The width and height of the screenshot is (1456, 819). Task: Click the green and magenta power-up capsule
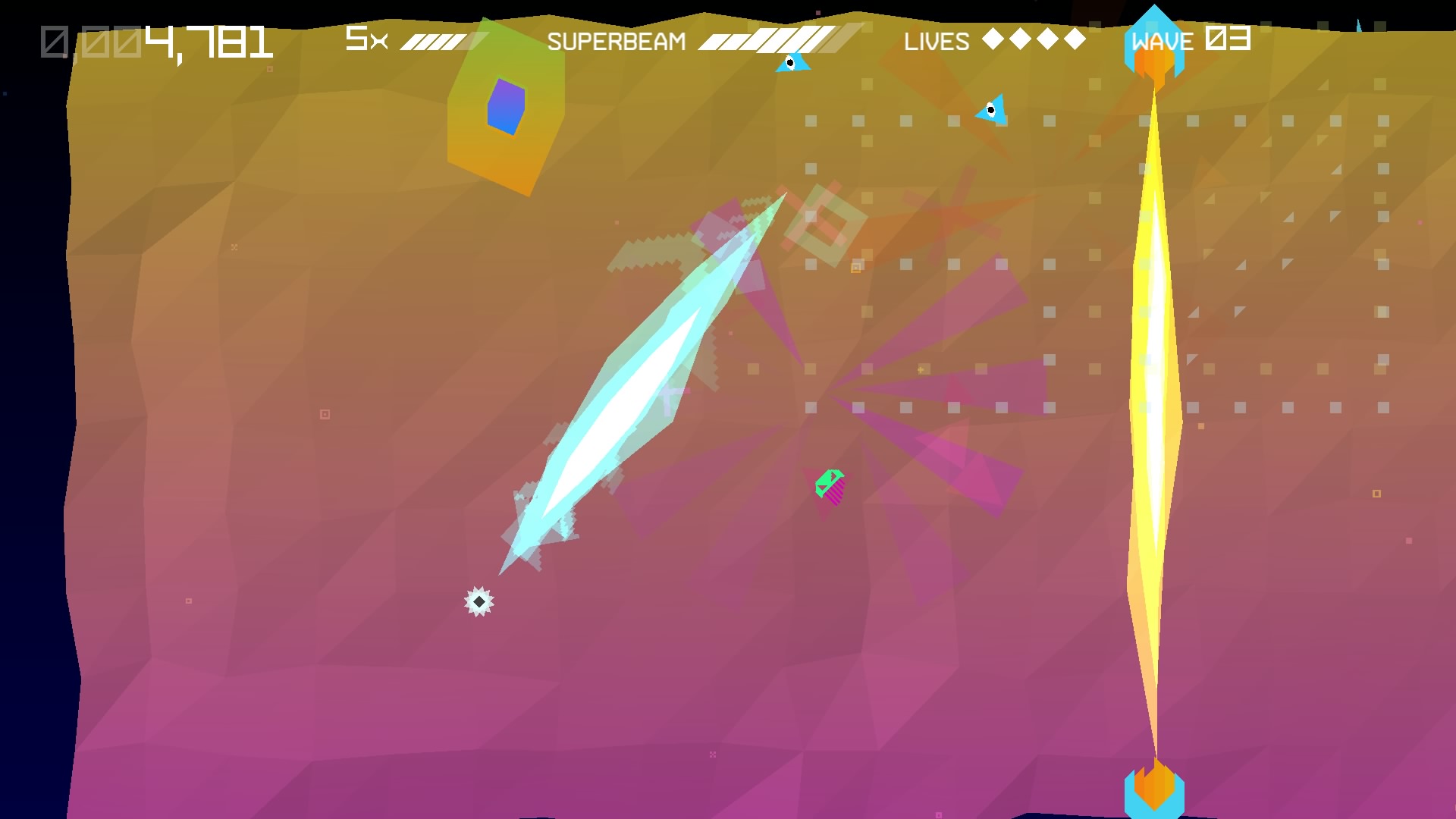pyautogui.click(x=830, y=486)
